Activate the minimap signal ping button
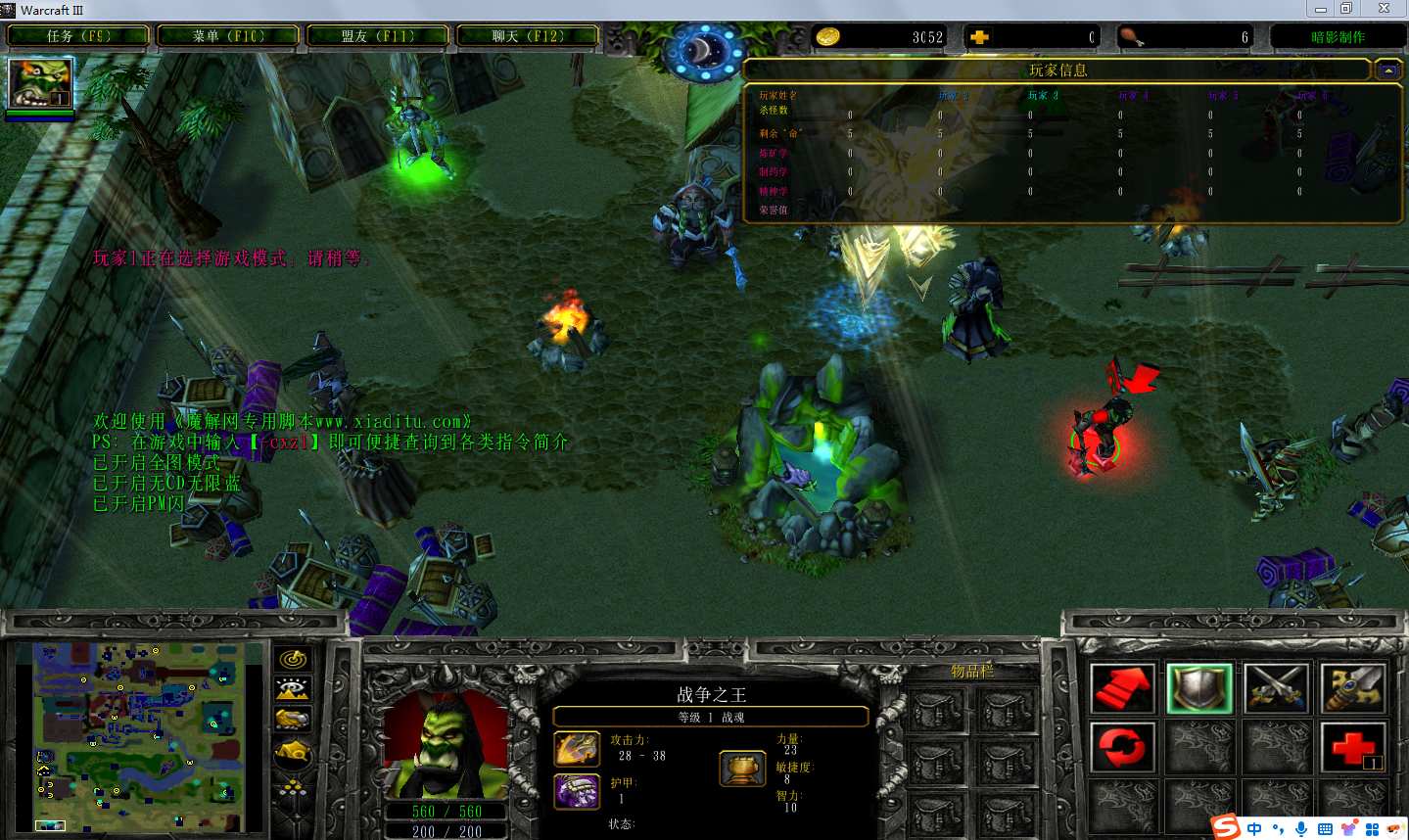 click(293, 660)
